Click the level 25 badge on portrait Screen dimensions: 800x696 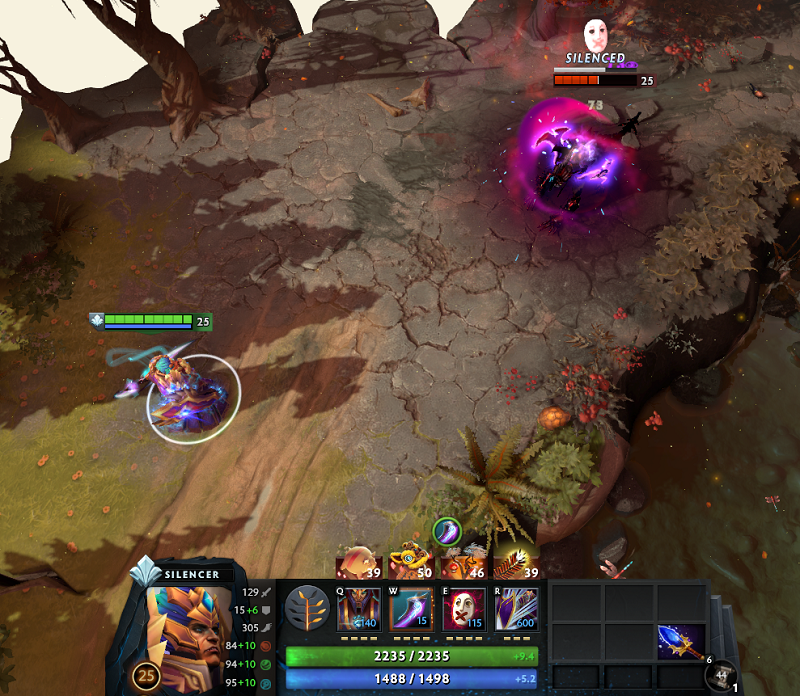[x=147, y=674]
